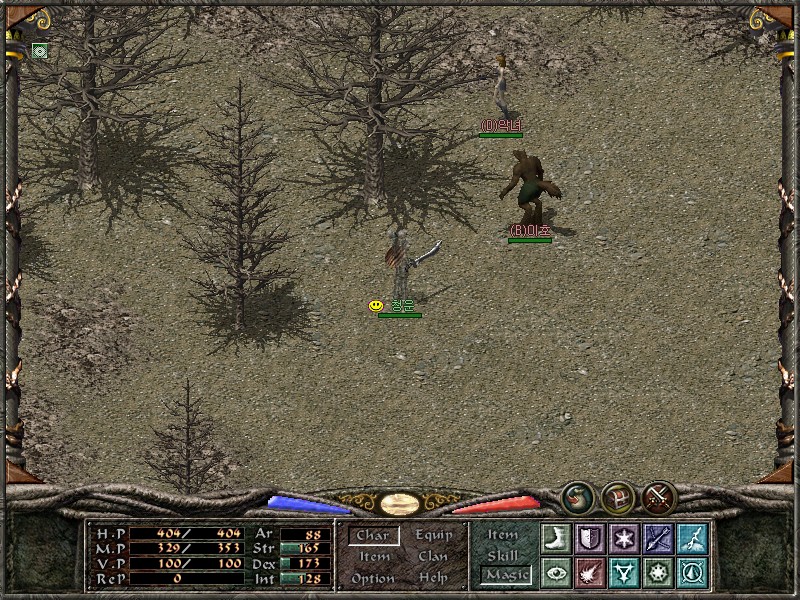
Task: Open the treasure chest round button
Action: coord(618,497)
